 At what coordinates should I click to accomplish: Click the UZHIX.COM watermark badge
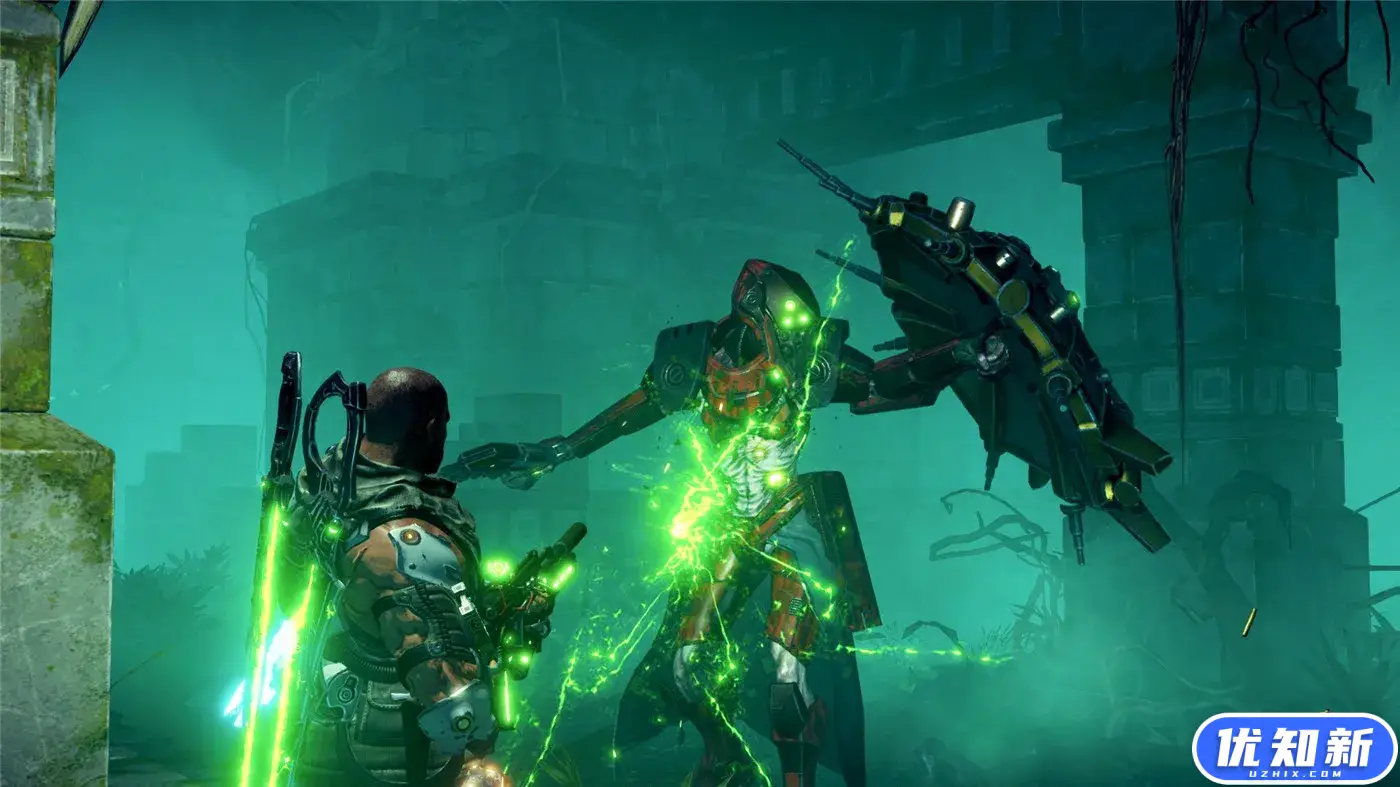click(x=1293, y=748)
